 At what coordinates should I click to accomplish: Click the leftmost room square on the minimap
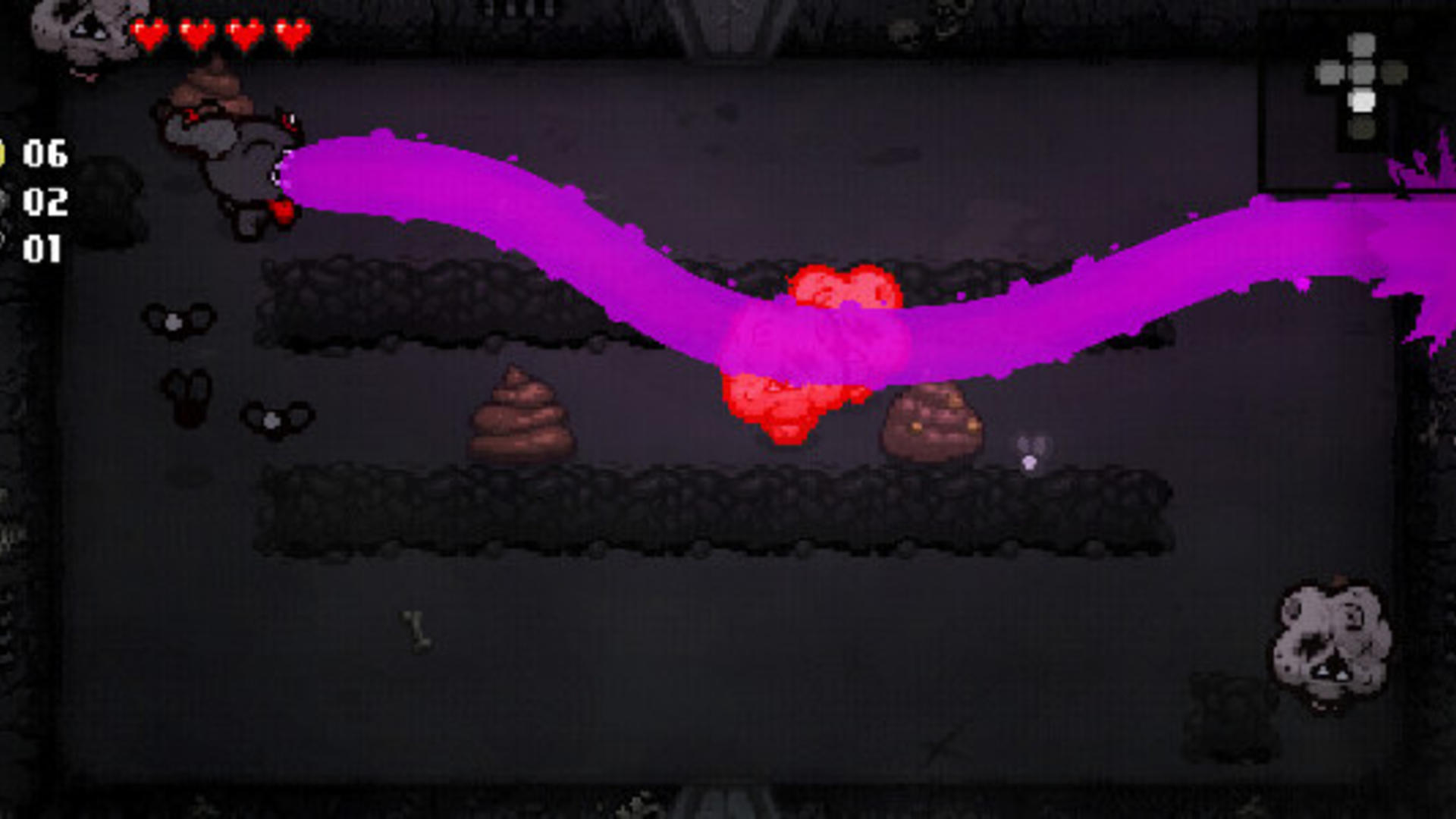pyautogui.click(x=1329, y=71)
